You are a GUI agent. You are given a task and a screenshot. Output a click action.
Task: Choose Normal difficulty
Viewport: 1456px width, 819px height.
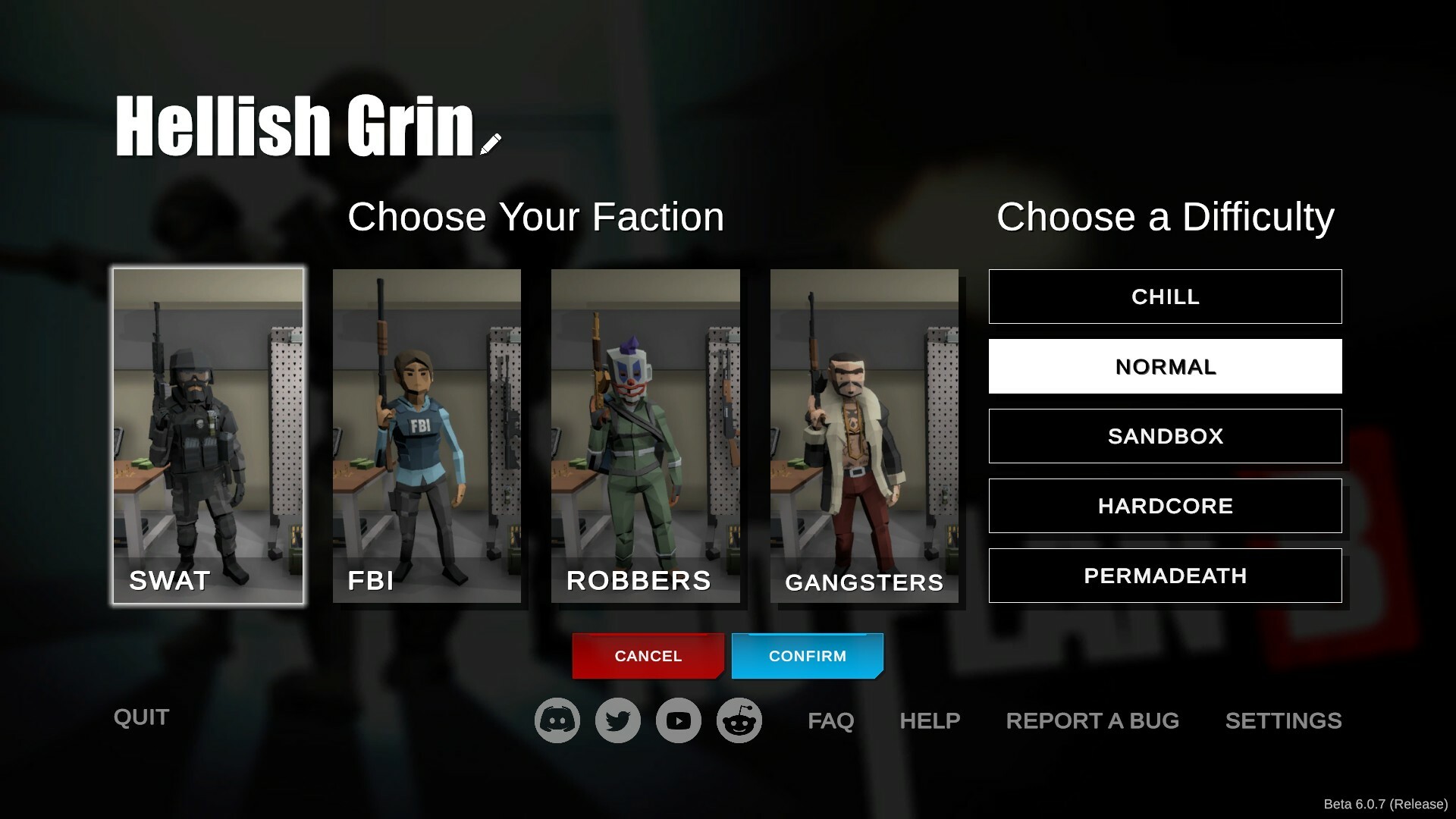pyautogui.click(x=1165, y=366)
